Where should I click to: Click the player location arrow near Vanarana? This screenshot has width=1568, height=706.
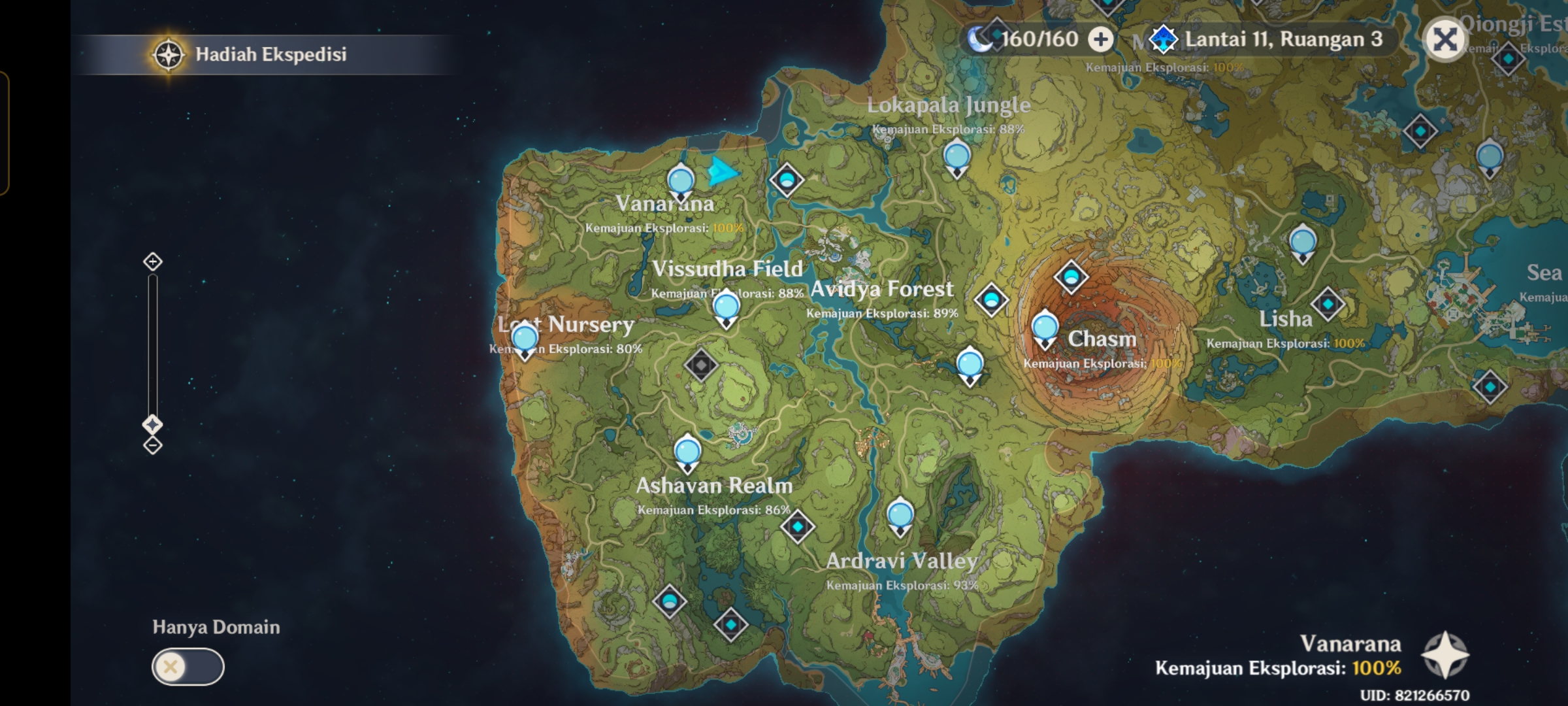pos(721,171)
